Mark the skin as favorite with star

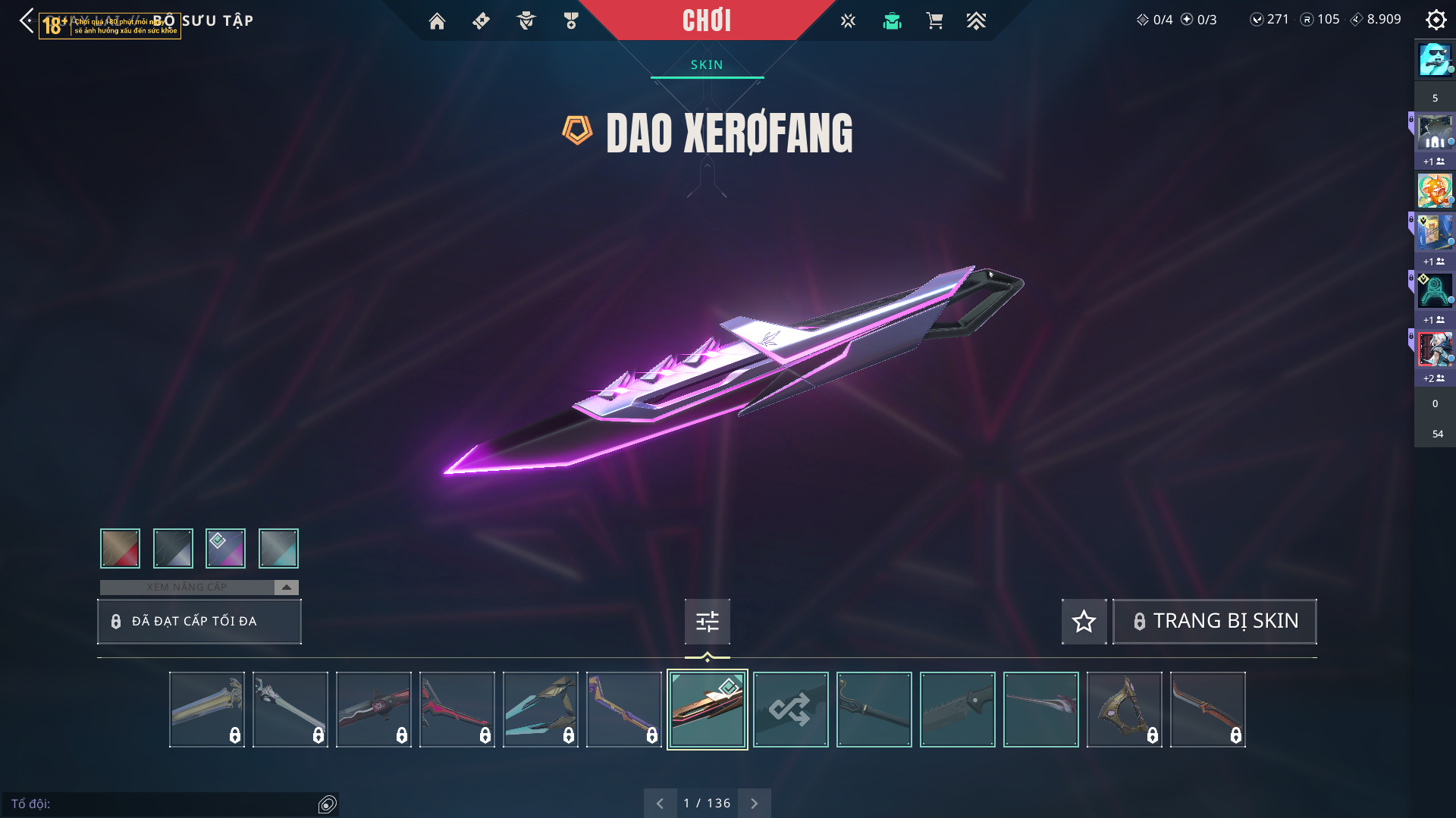[x=1084, y=622]
